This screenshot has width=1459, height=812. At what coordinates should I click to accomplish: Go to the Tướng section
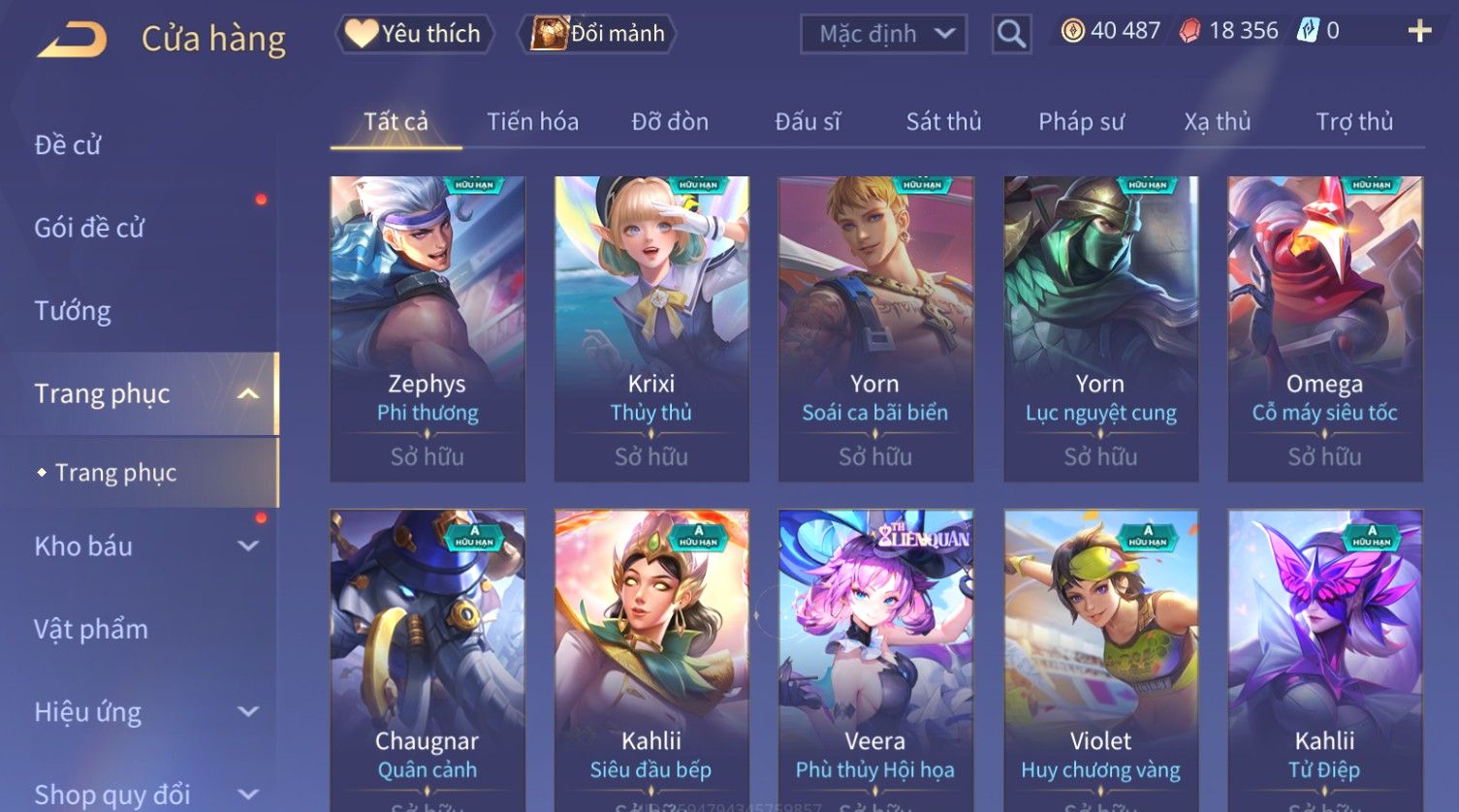pos(73,311)
